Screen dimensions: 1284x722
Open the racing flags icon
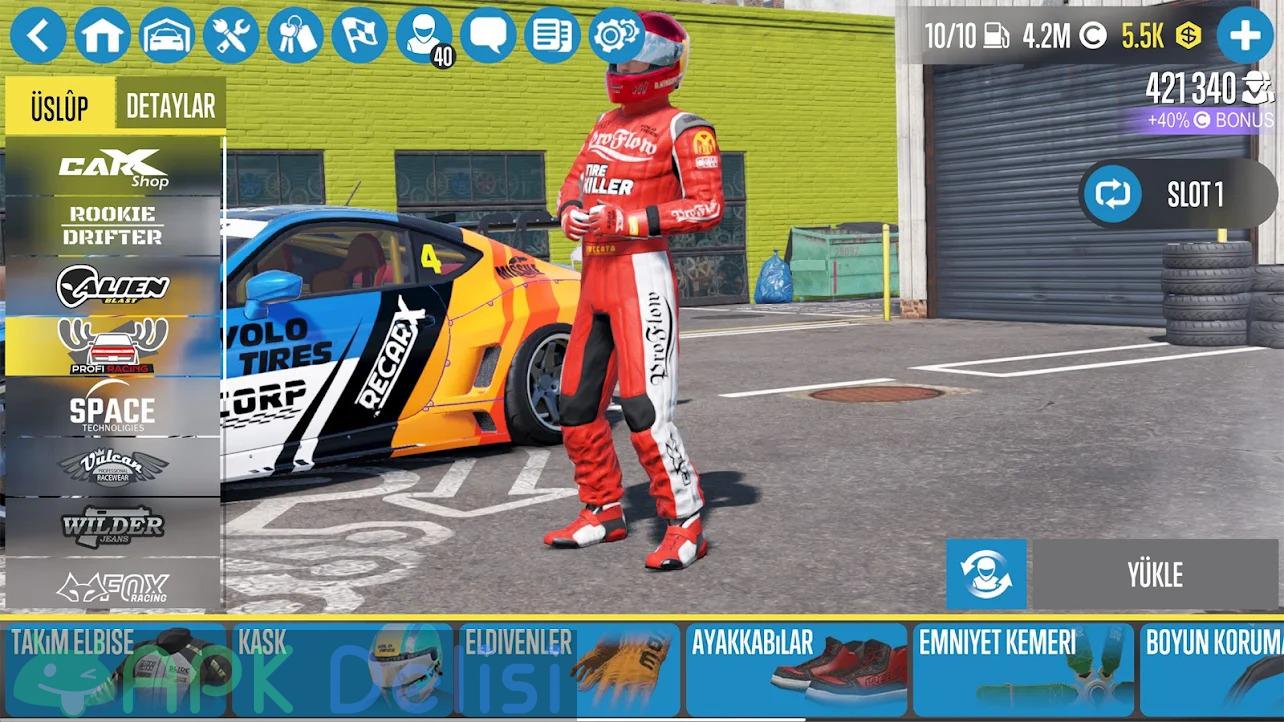[x=359, y=36]
